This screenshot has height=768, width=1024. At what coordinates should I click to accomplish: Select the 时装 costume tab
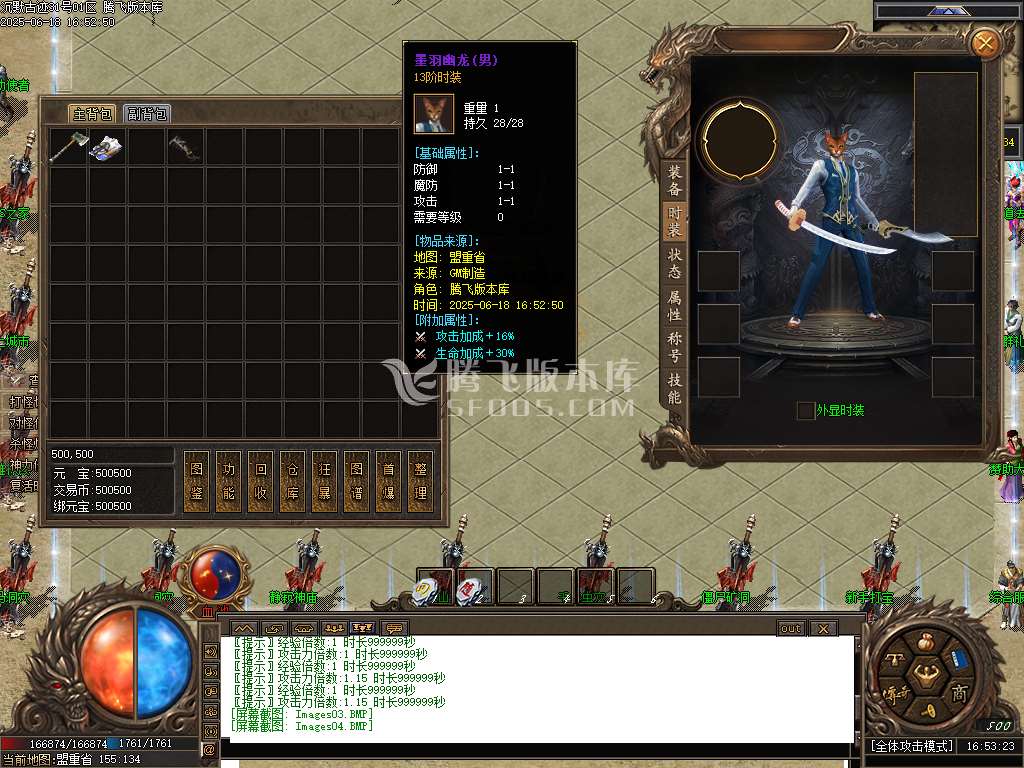tap(675, 221)
